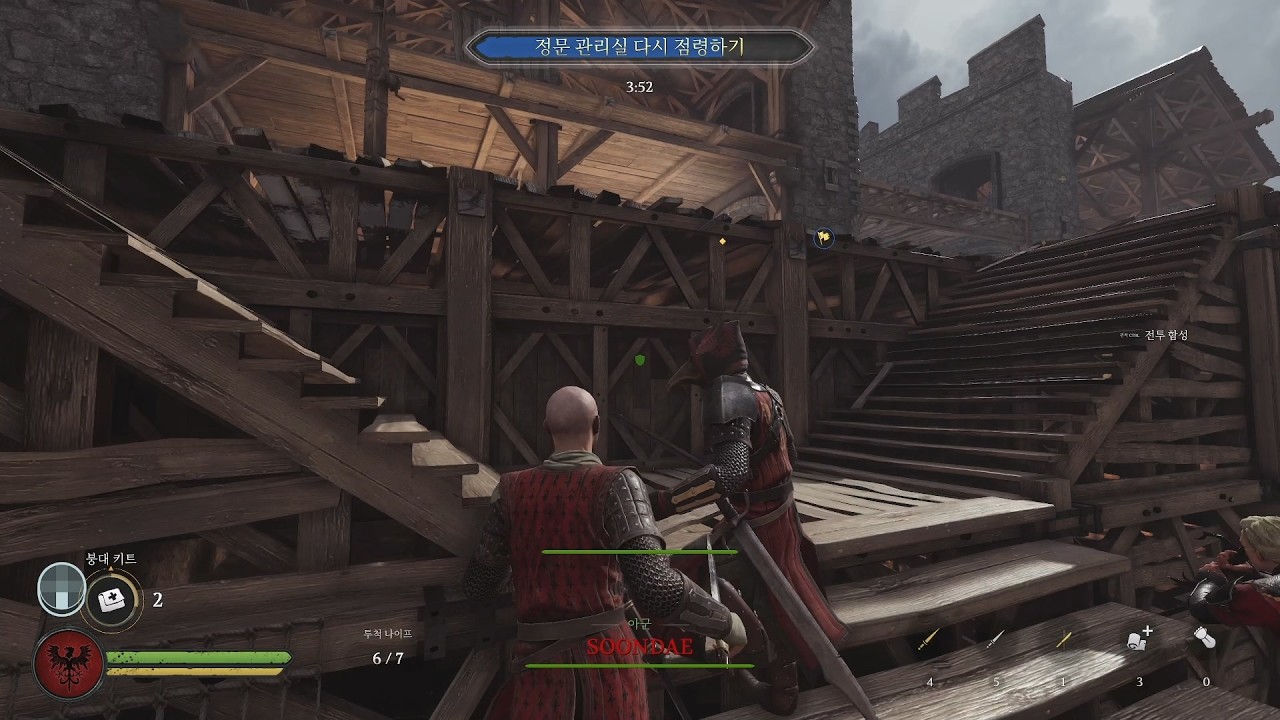Use the bandage roll in slot 3
Screen dimensions: 1280x720
1139,640
